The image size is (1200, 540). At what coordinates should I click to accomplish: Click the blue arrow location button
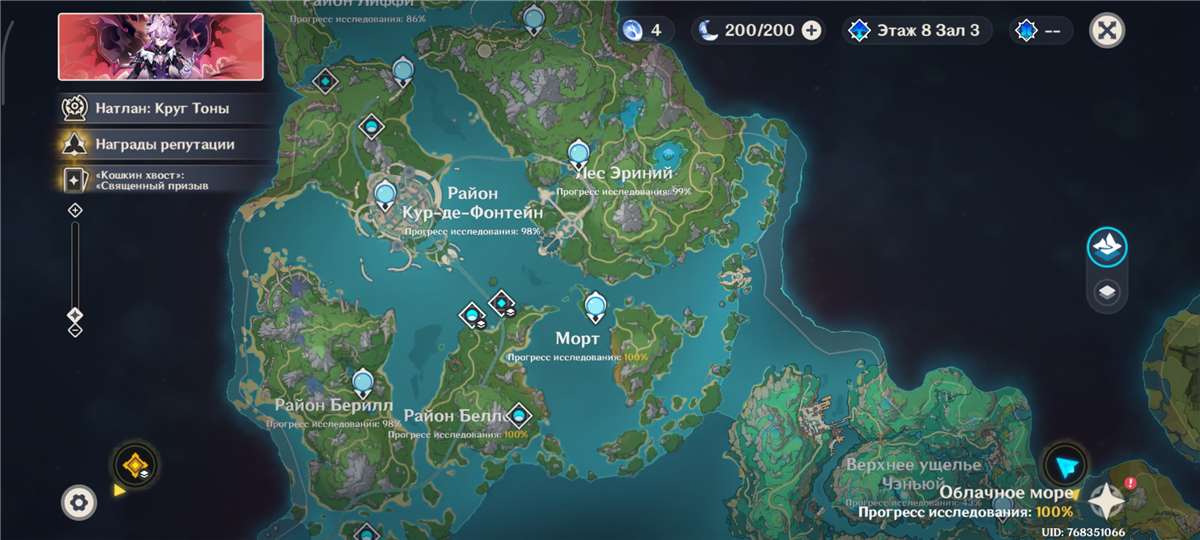pyautogui.click(x=1064, y=465)
